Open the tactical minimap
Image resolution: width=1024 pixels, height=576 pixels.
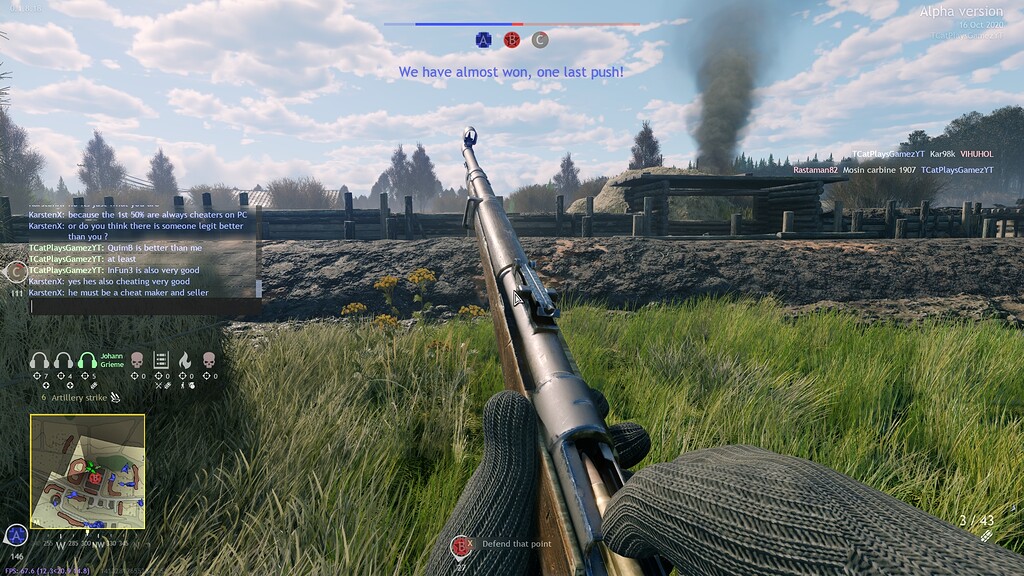(88, 471)
